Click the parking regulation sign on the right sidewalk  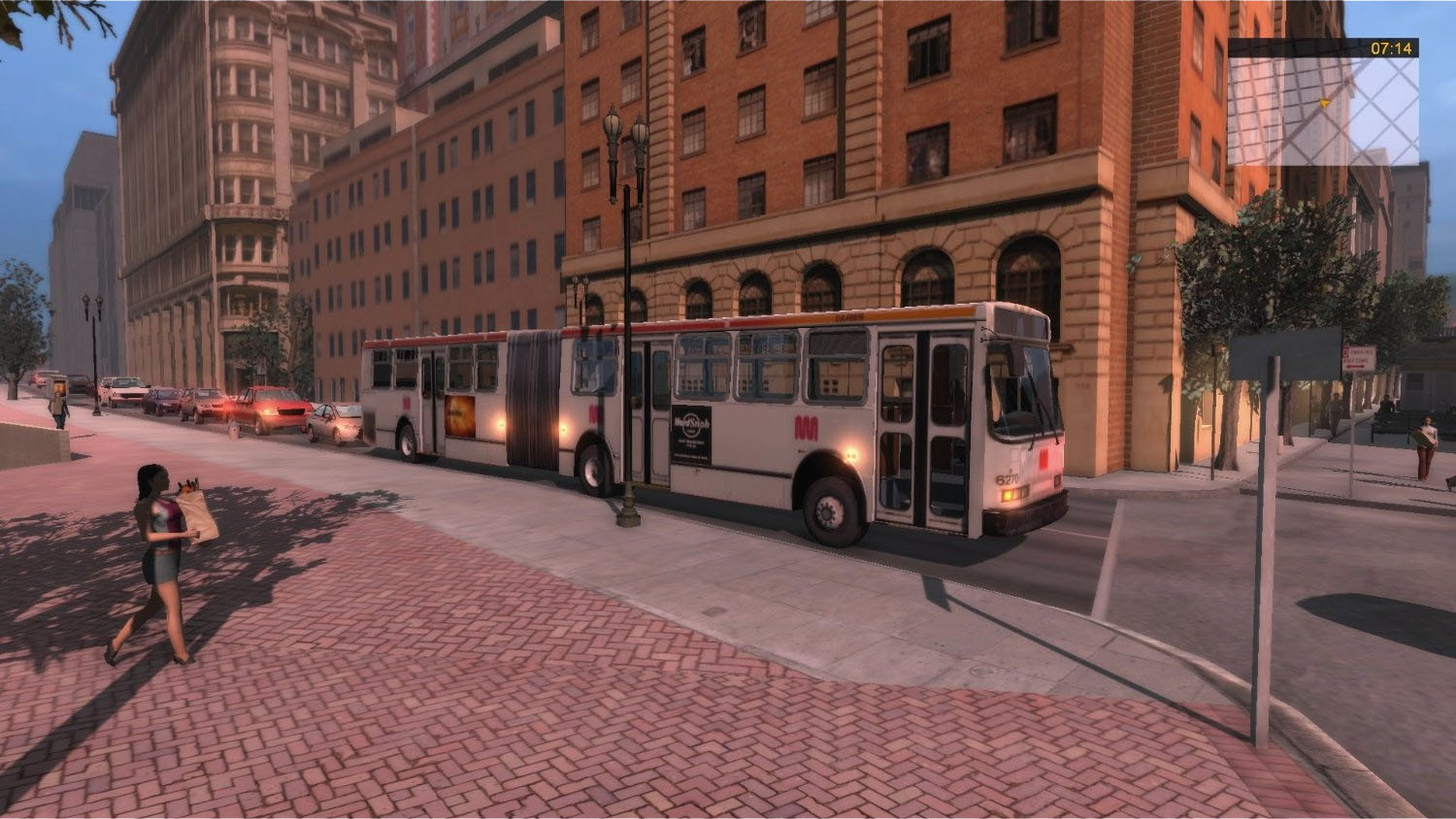point(1357,357)
